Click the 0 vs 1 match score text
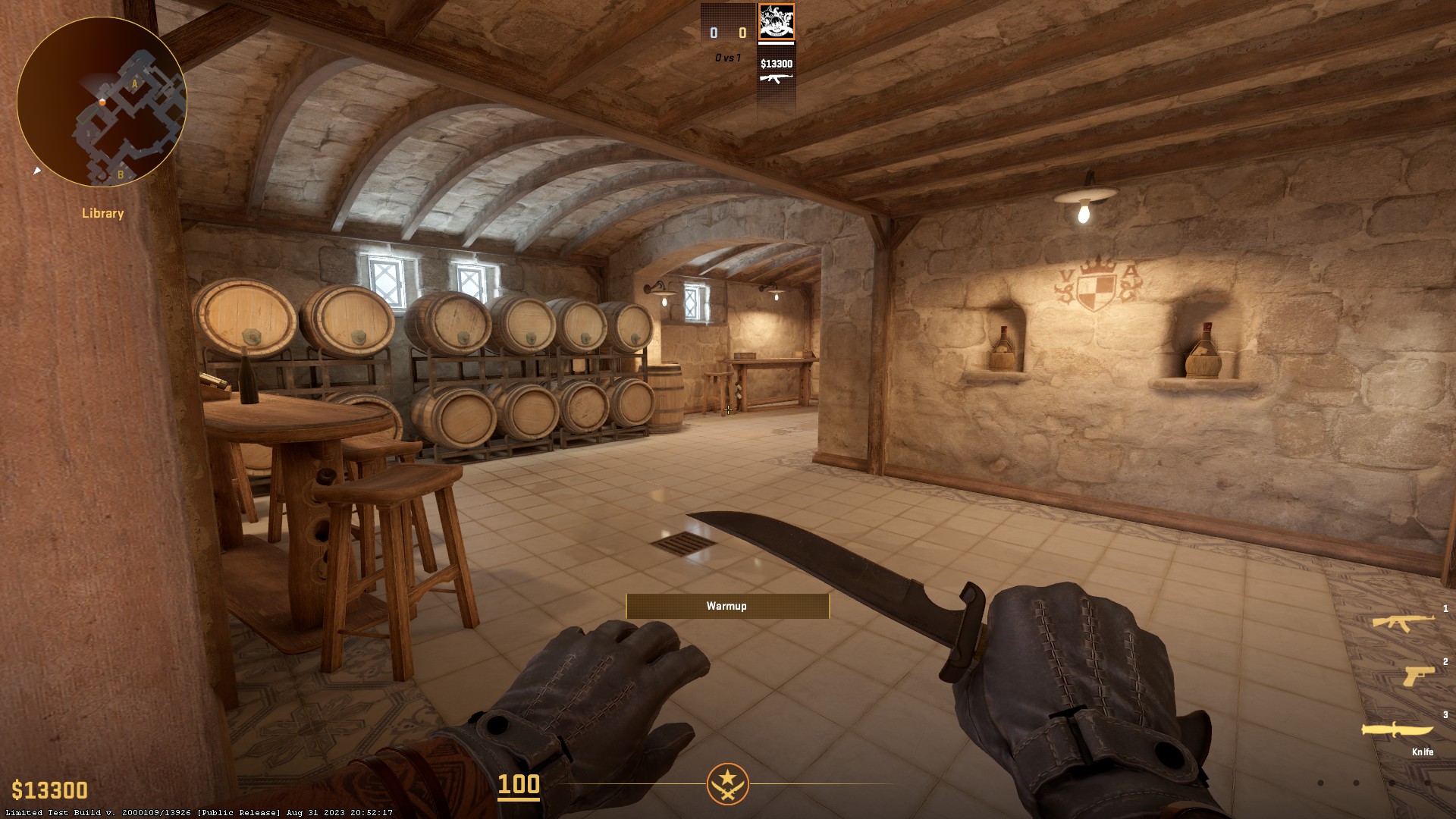 (x=728, y=57)
